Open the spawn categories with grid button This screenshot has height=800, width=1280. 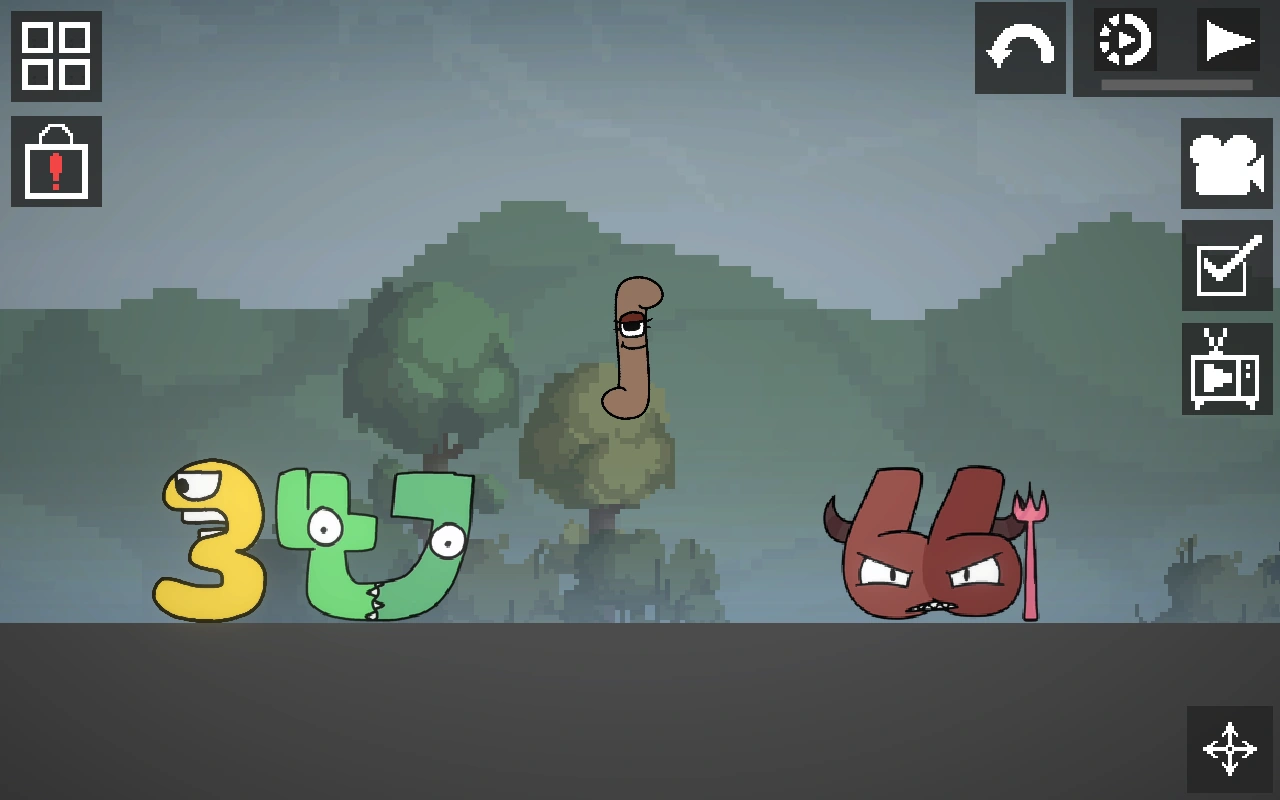click(55, 57)
